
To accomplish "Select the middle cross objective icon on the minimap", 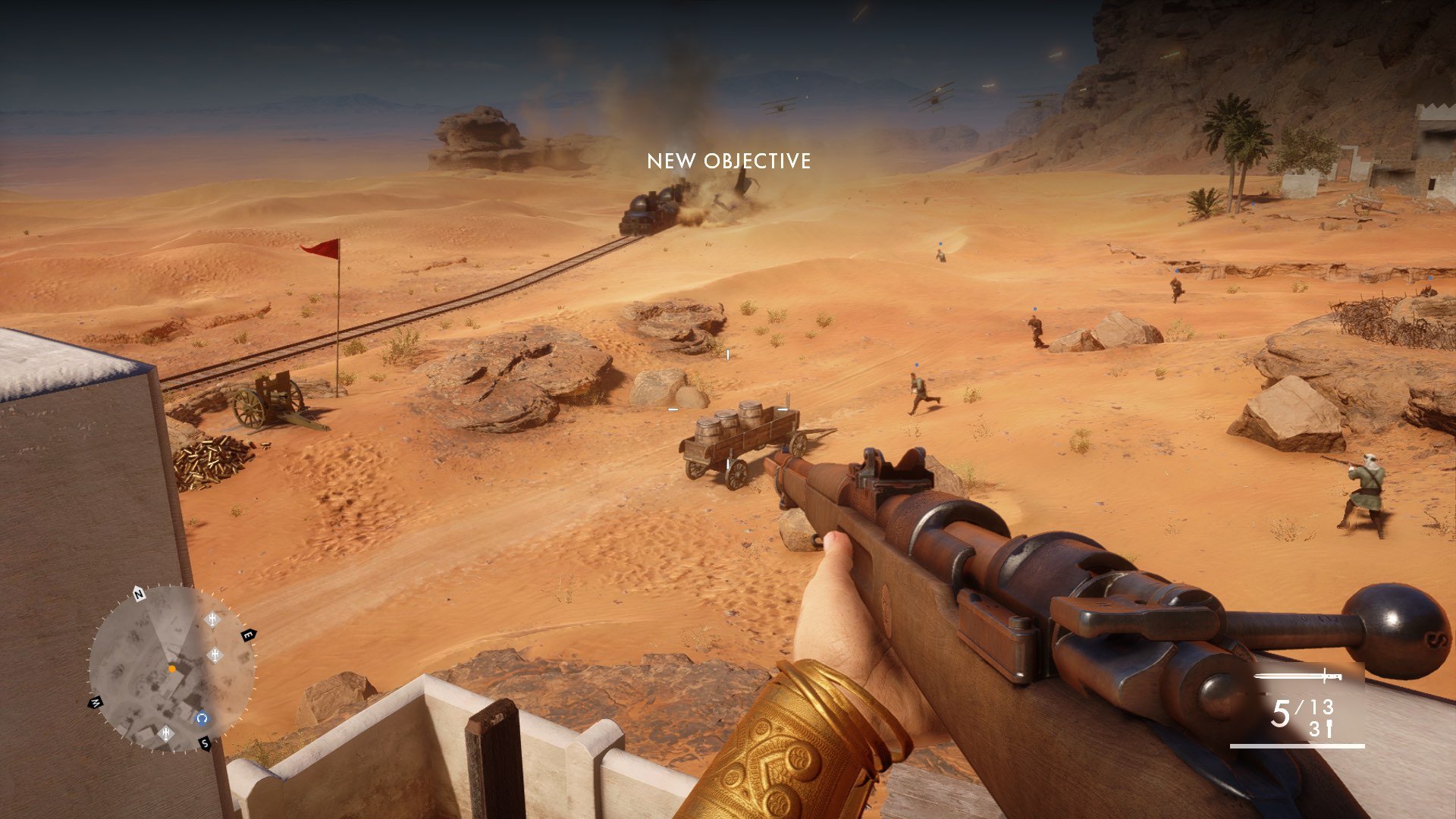I will point(215,654).
